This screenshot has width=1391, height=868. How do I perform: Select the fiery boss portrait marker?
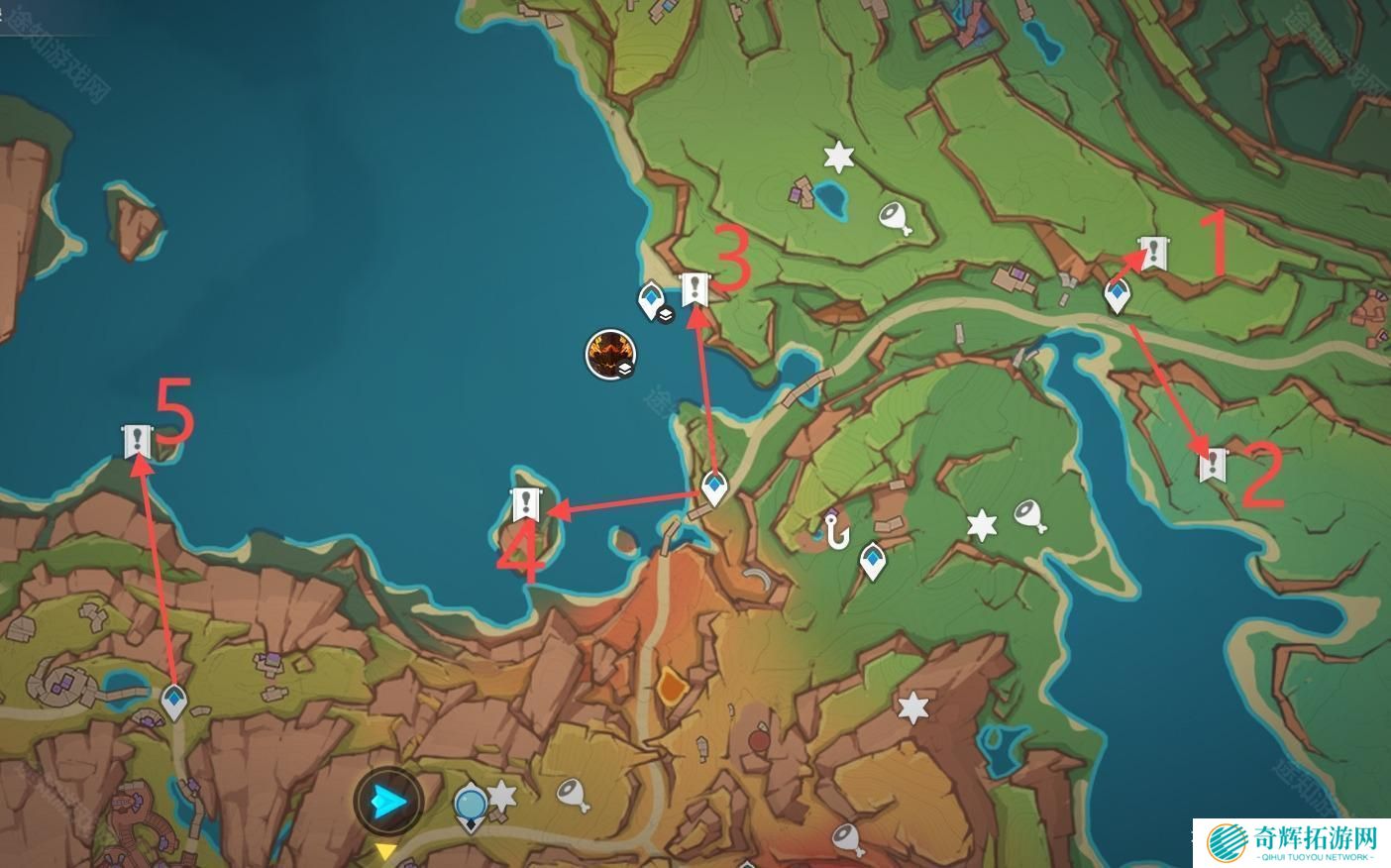point(608,355)
